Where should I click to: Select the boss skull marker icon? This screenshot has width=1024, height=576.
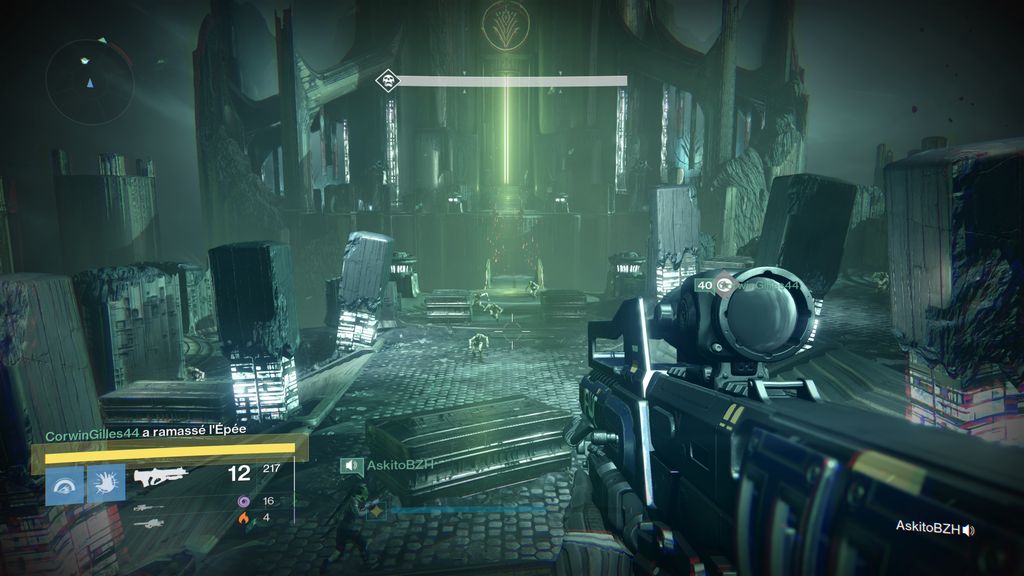point(386,80)
